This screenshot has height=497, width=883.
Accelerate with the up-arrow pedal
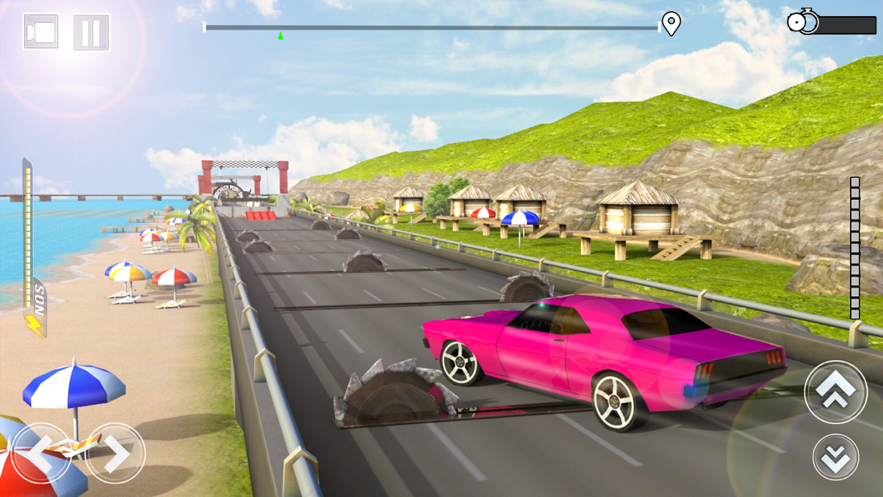pos(835,391)
